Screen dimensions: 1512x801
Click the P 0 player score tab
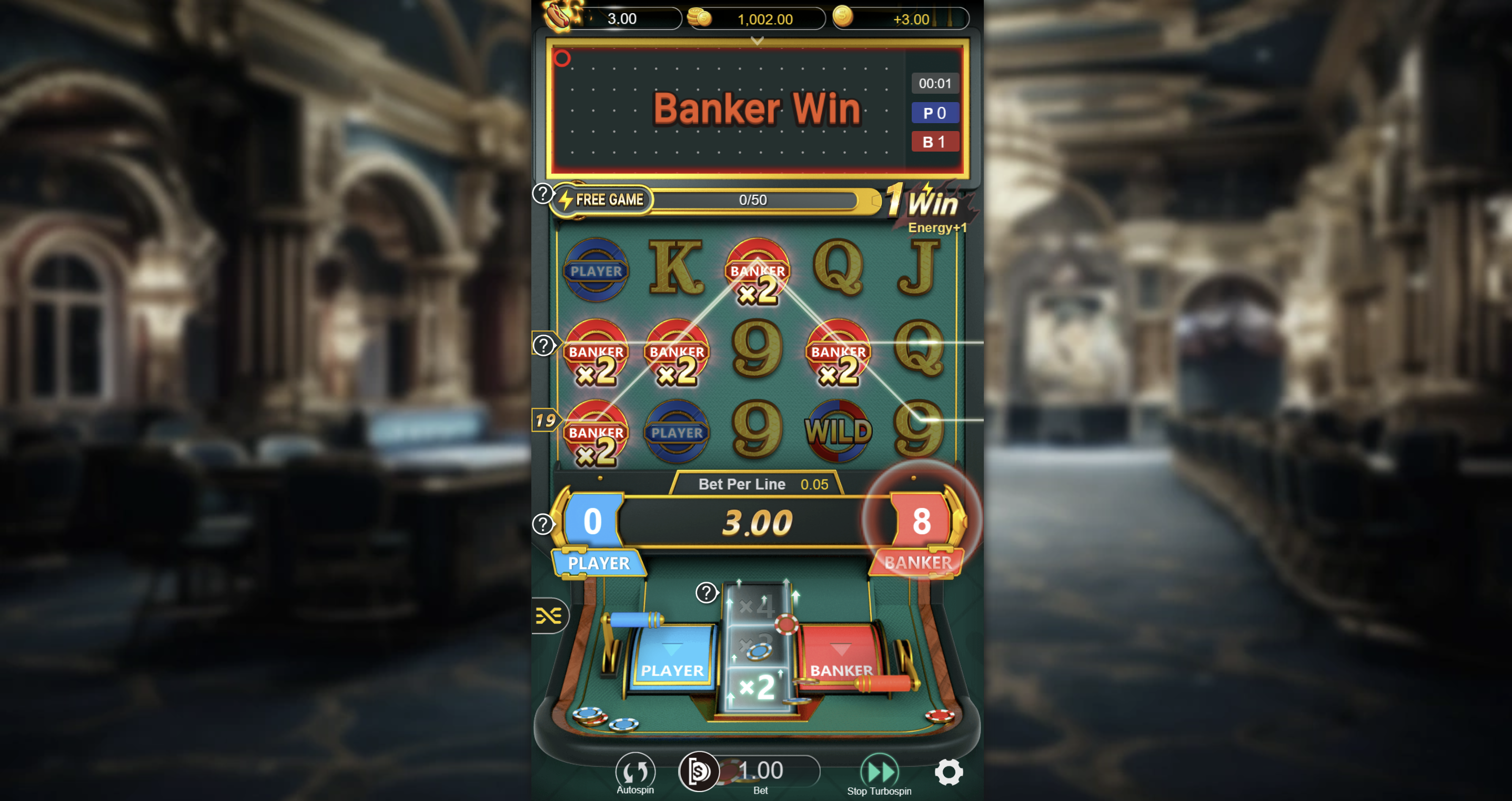935,113
